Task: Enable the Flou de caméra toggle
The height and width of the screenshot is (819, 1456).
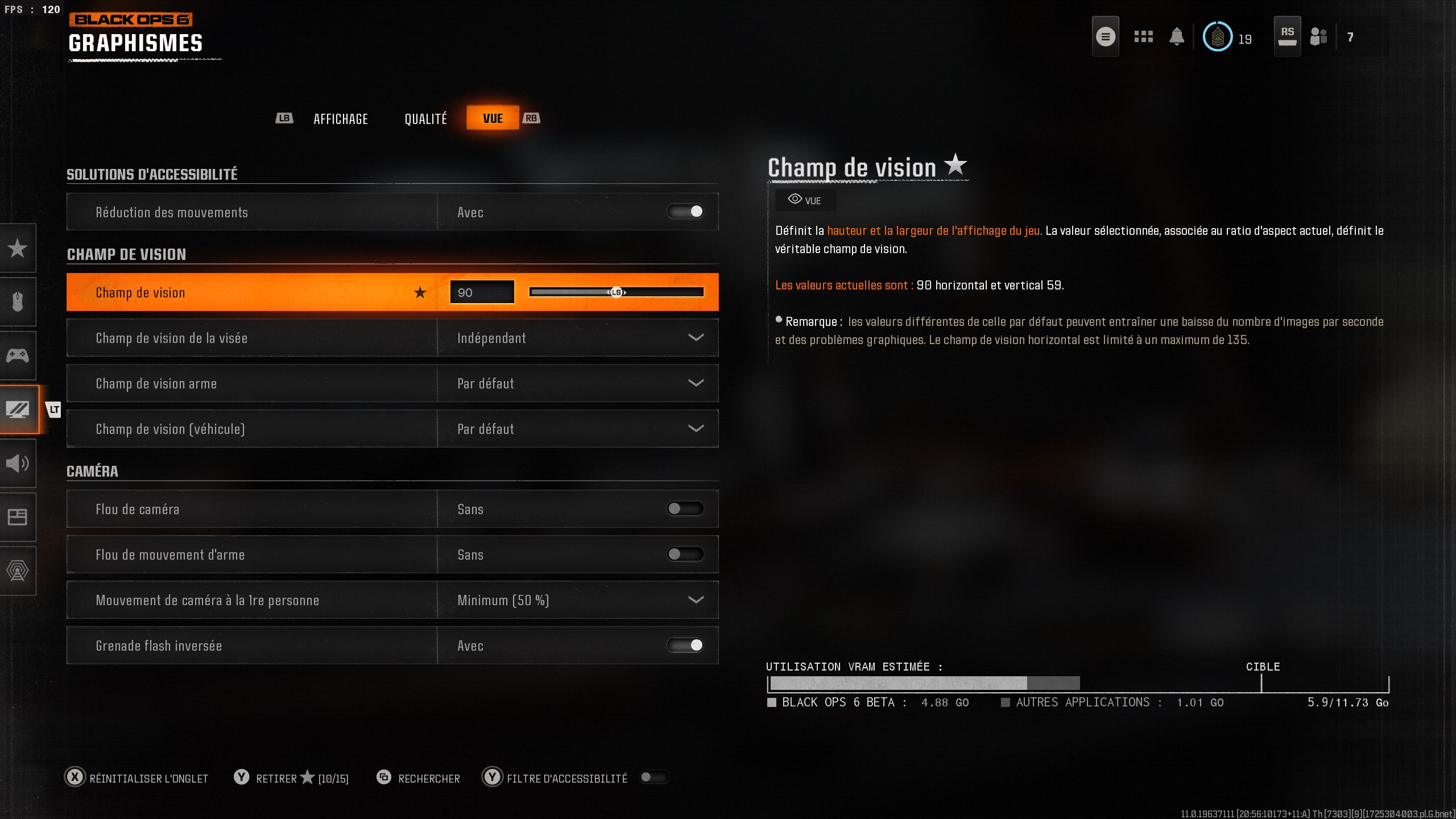Action: (x=686, y=508)
